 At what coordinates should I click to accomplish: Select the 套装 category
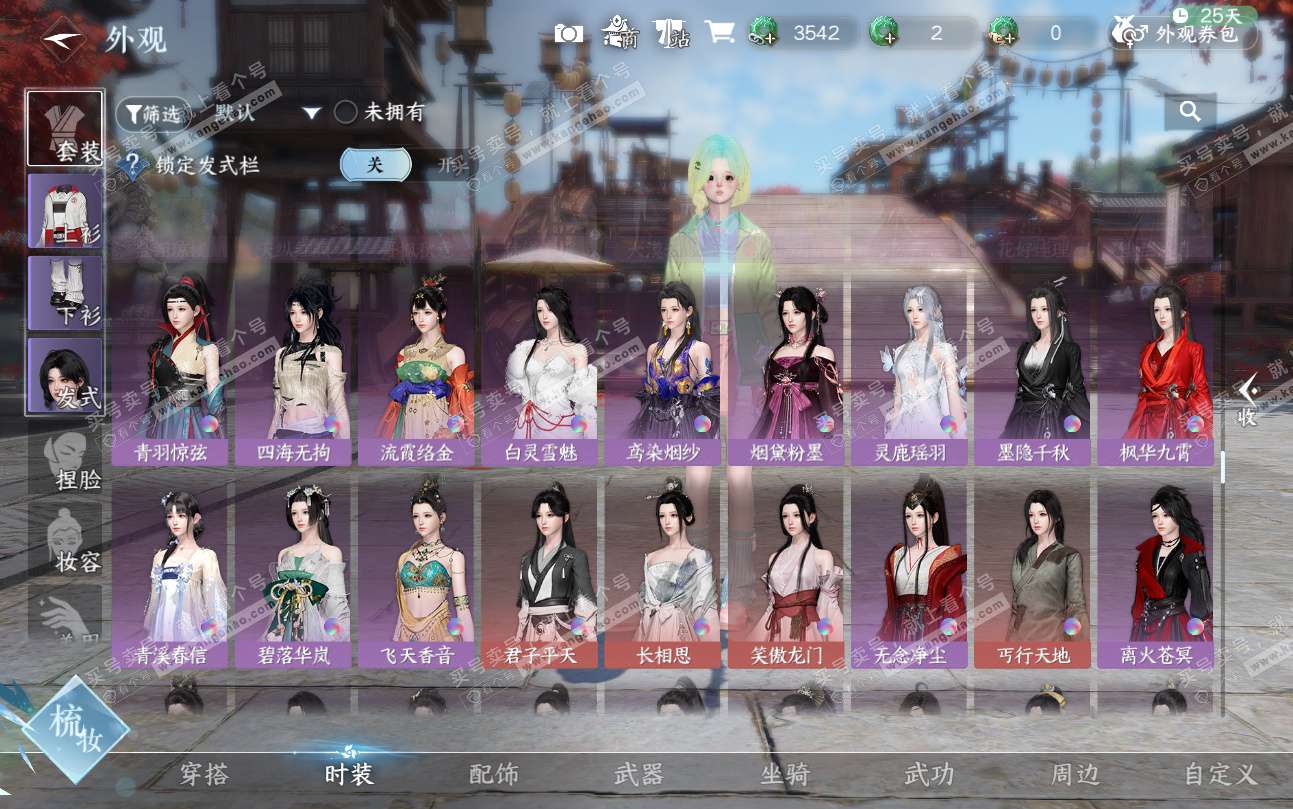(65, 129)
